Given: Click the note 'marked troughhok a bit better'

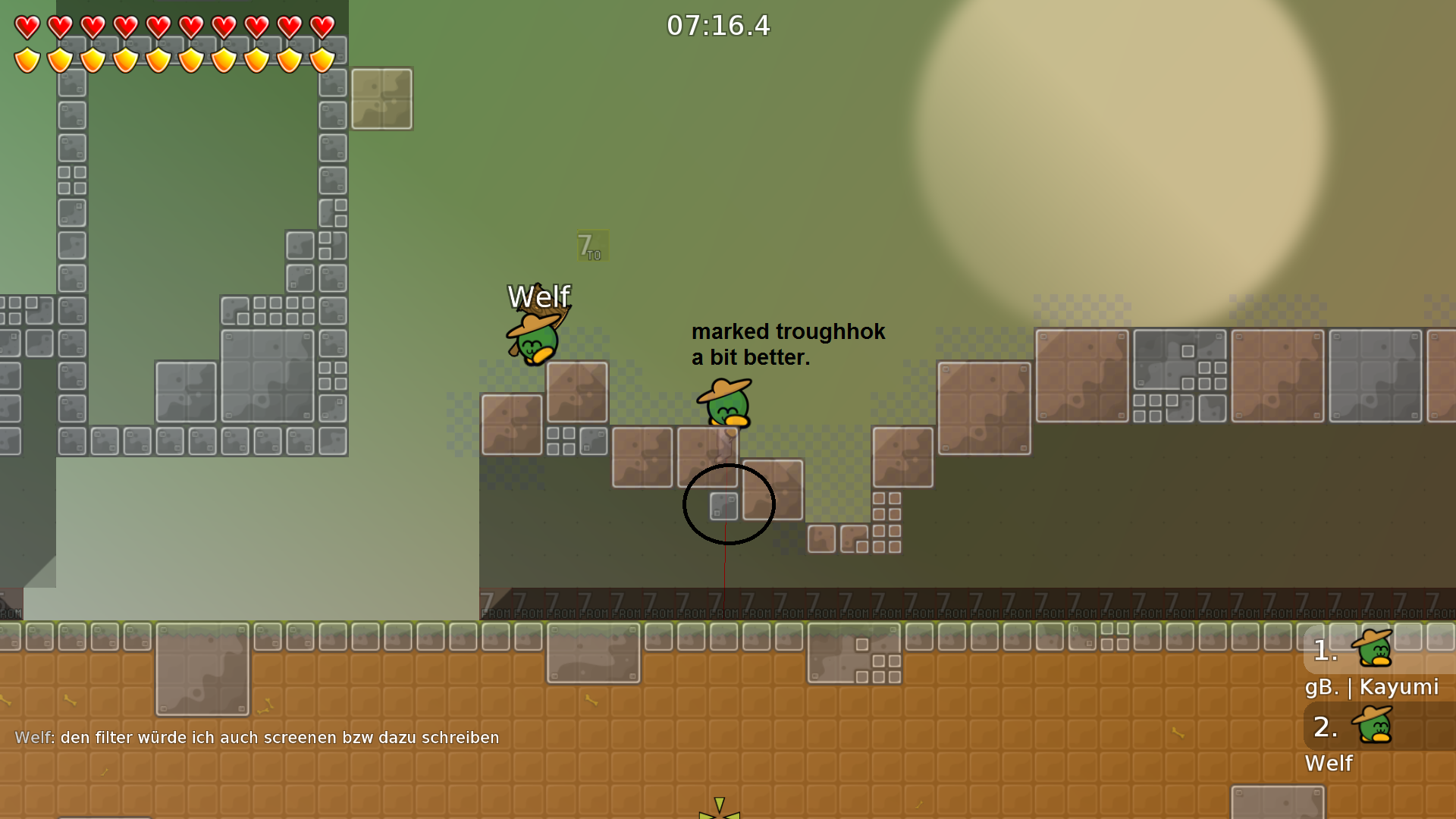Looking at the screenshot, I should click(788, 345).
